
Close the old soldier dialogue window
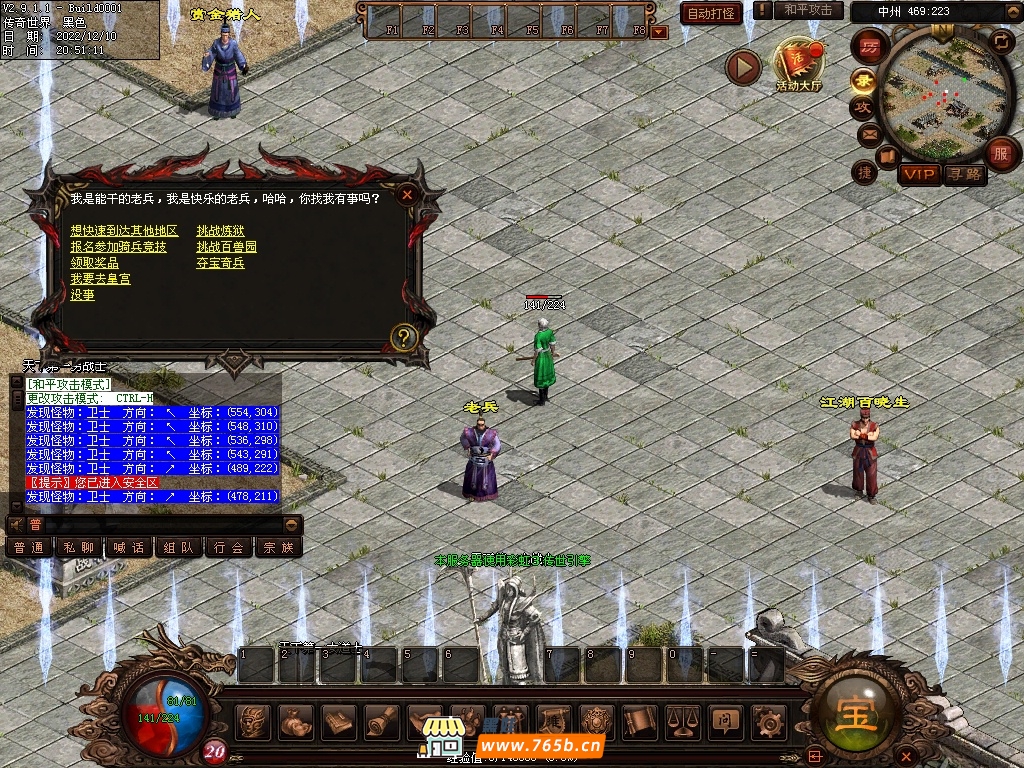[407, 195]
